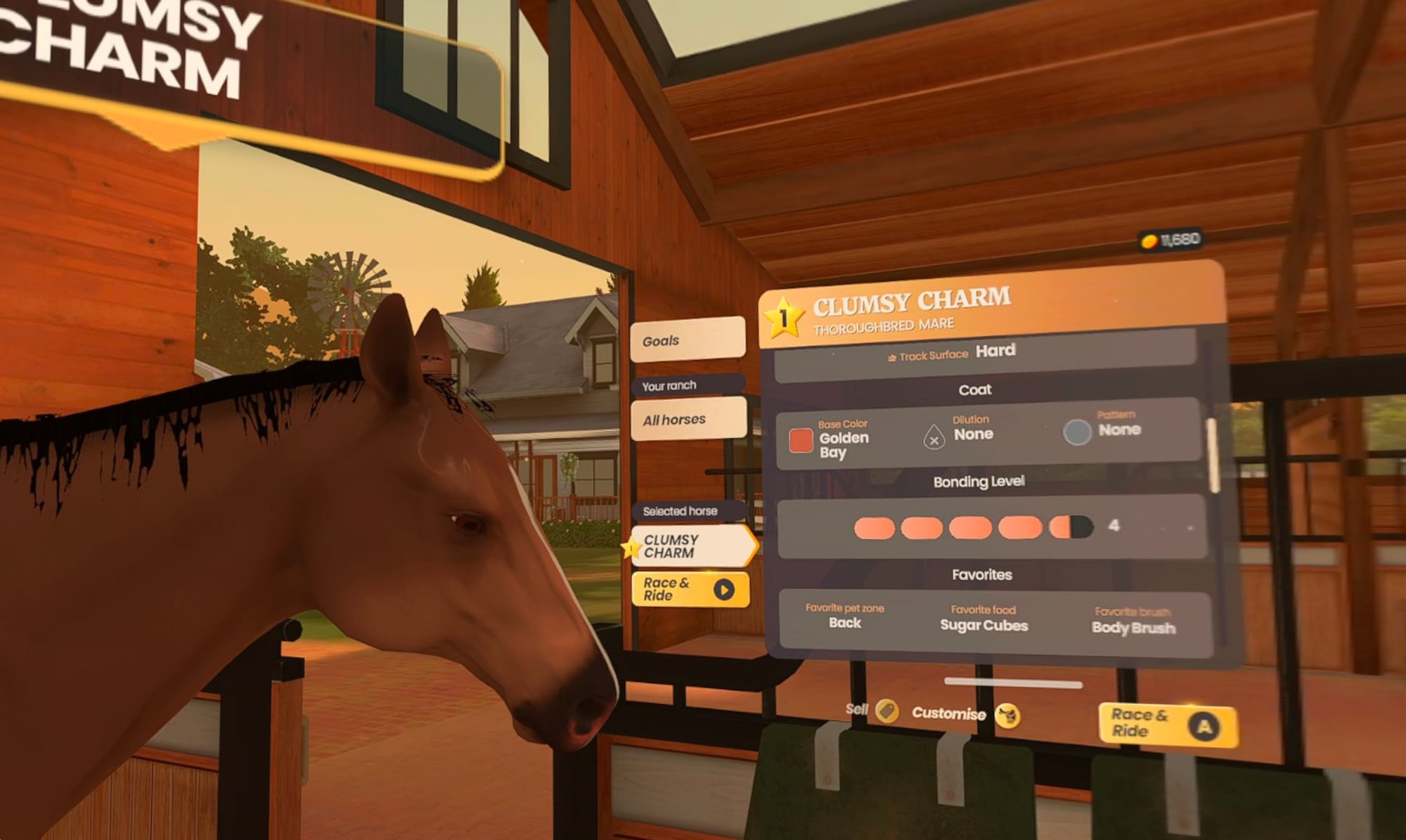Screen dimensions: 1406x840
Task: Click the star beside Clumsy Charm in Selected horse
Action: pyautogui.click(x=633, y=546)
